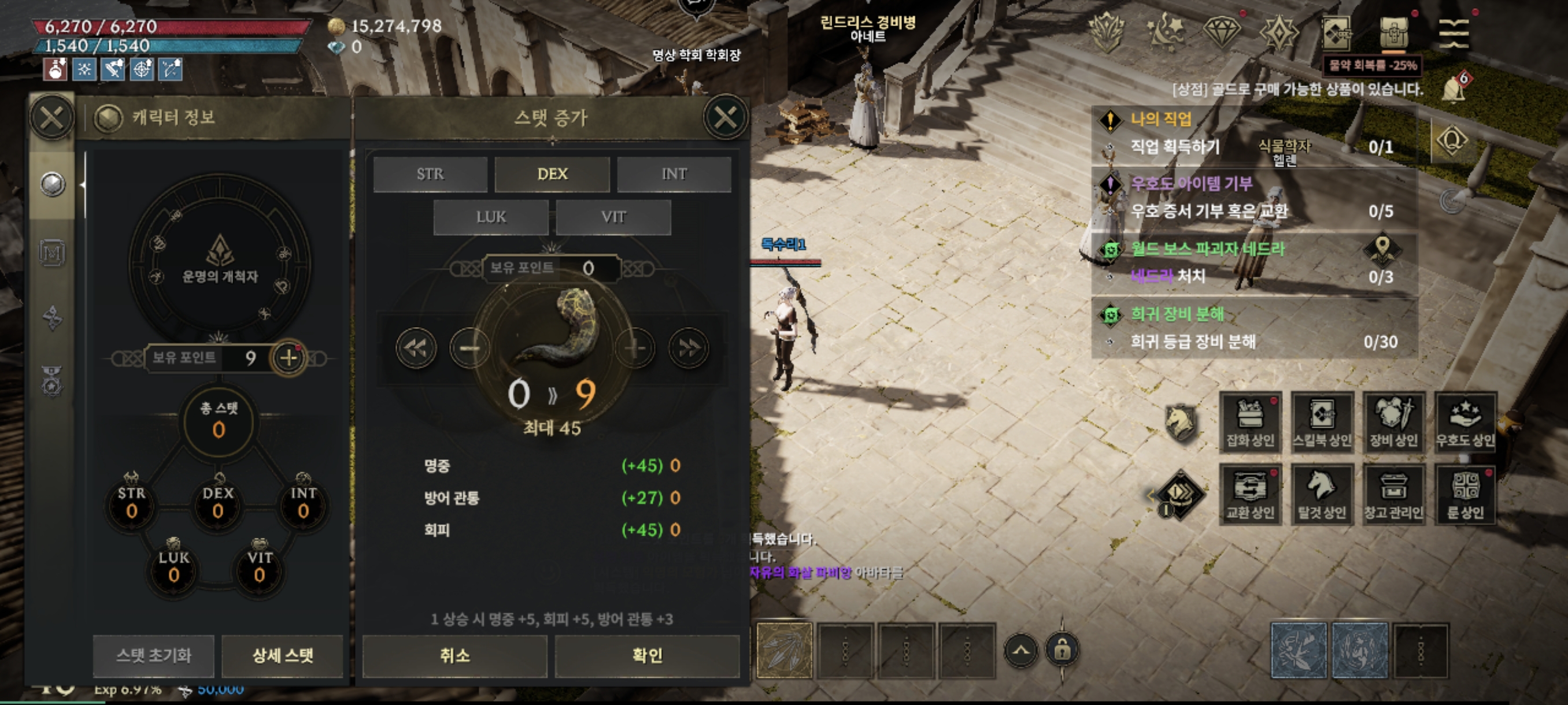Select the VIT stat tab
Viewport: 1568px width, 705px height.
pyautogui.click(x=613, y=217)
